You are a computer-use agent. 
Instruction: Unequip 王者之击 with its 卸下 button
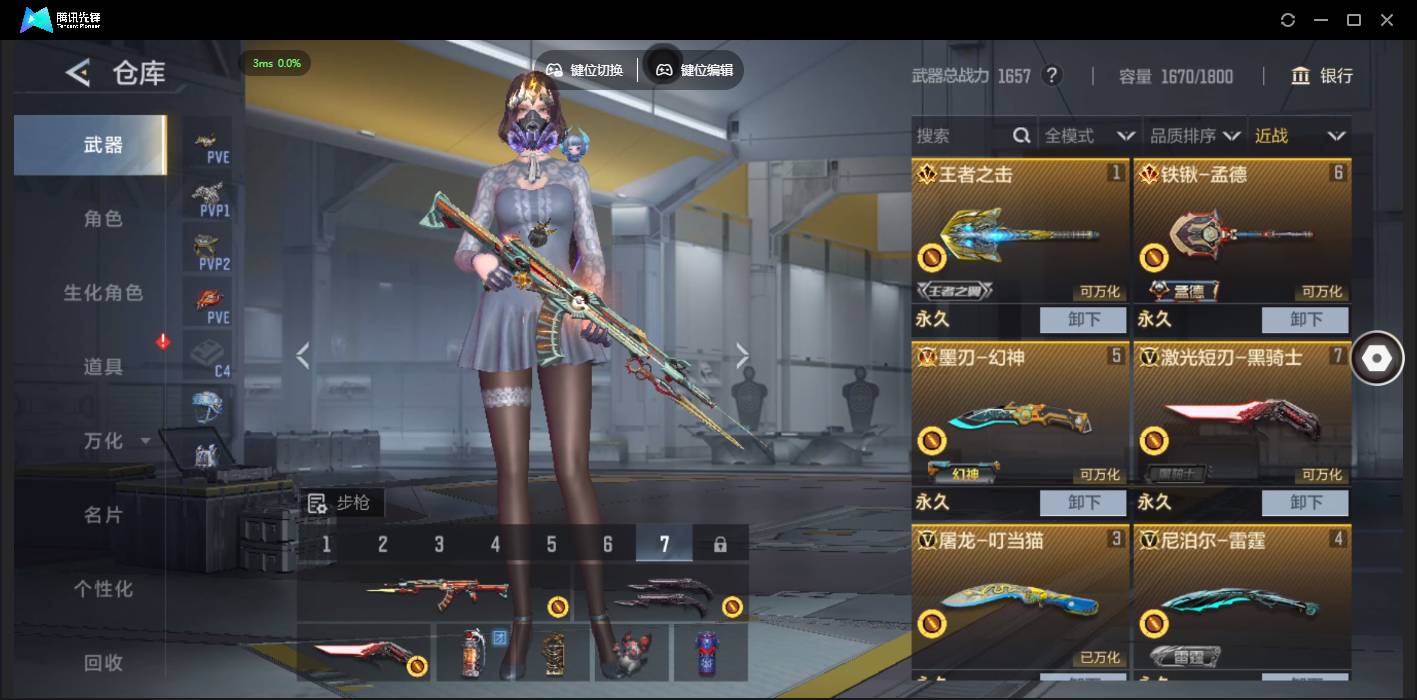click(x=1083, y=320)
